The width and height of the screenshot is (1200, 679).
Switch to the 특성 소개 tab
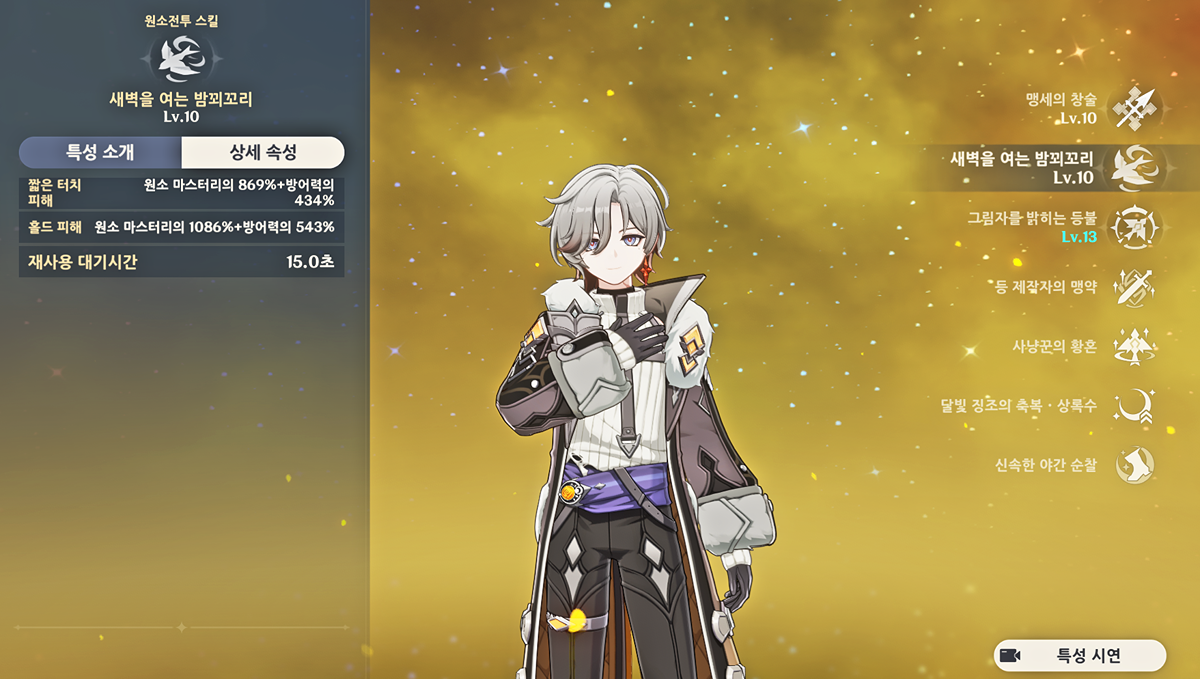[100, 153]
